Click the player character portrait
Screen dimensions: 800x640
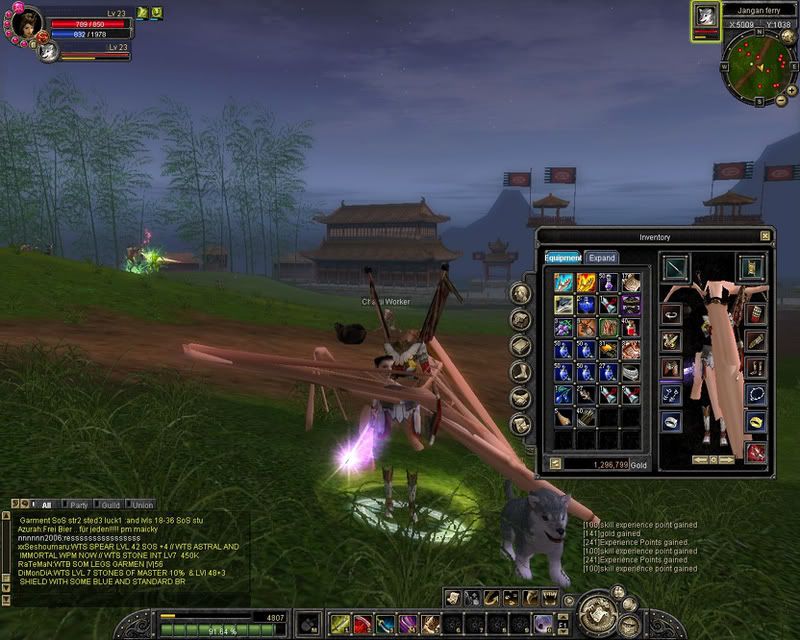(x=27, y=19)
